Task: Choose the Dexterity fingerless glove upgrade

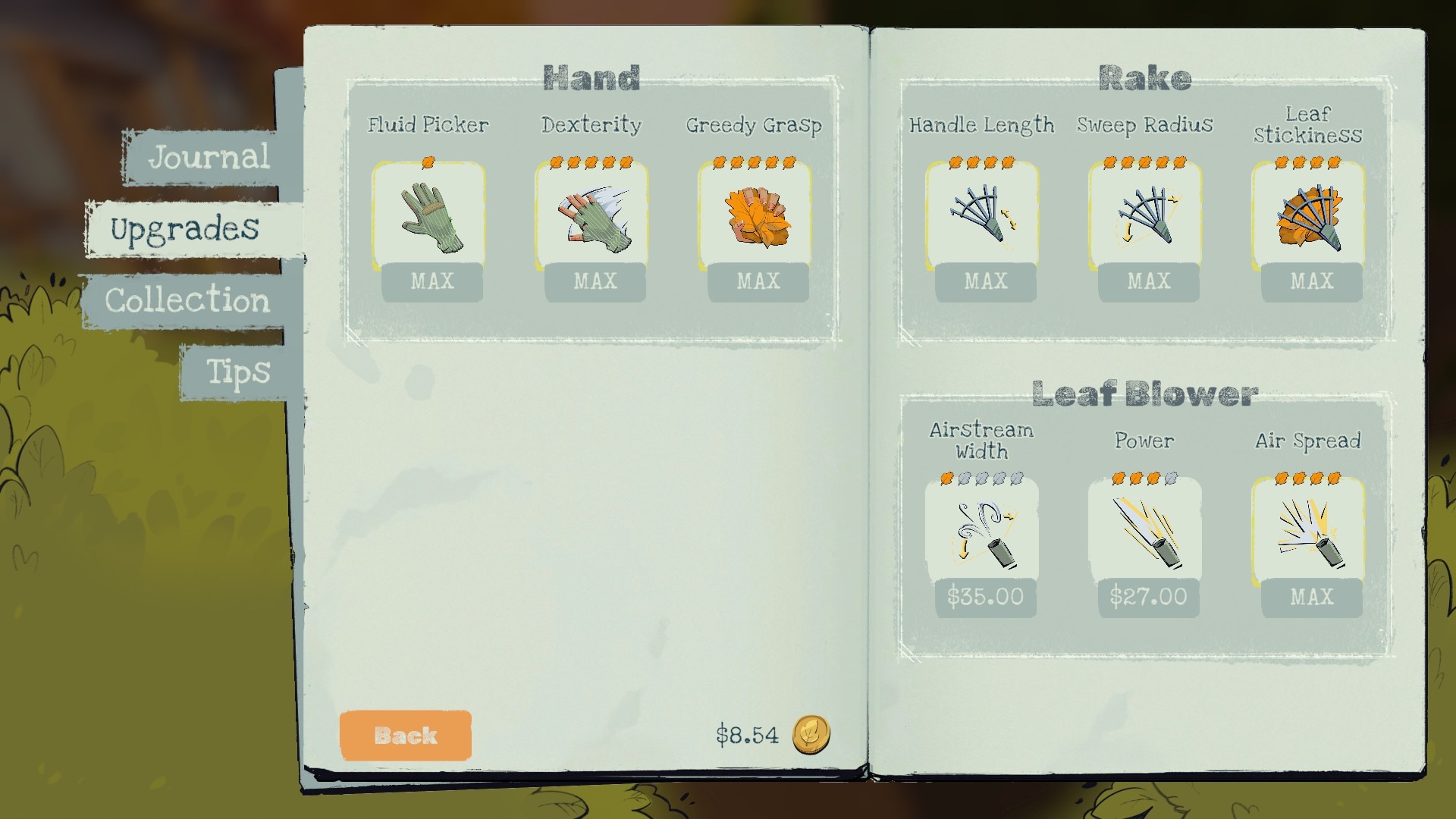Action: click(594, 218)
